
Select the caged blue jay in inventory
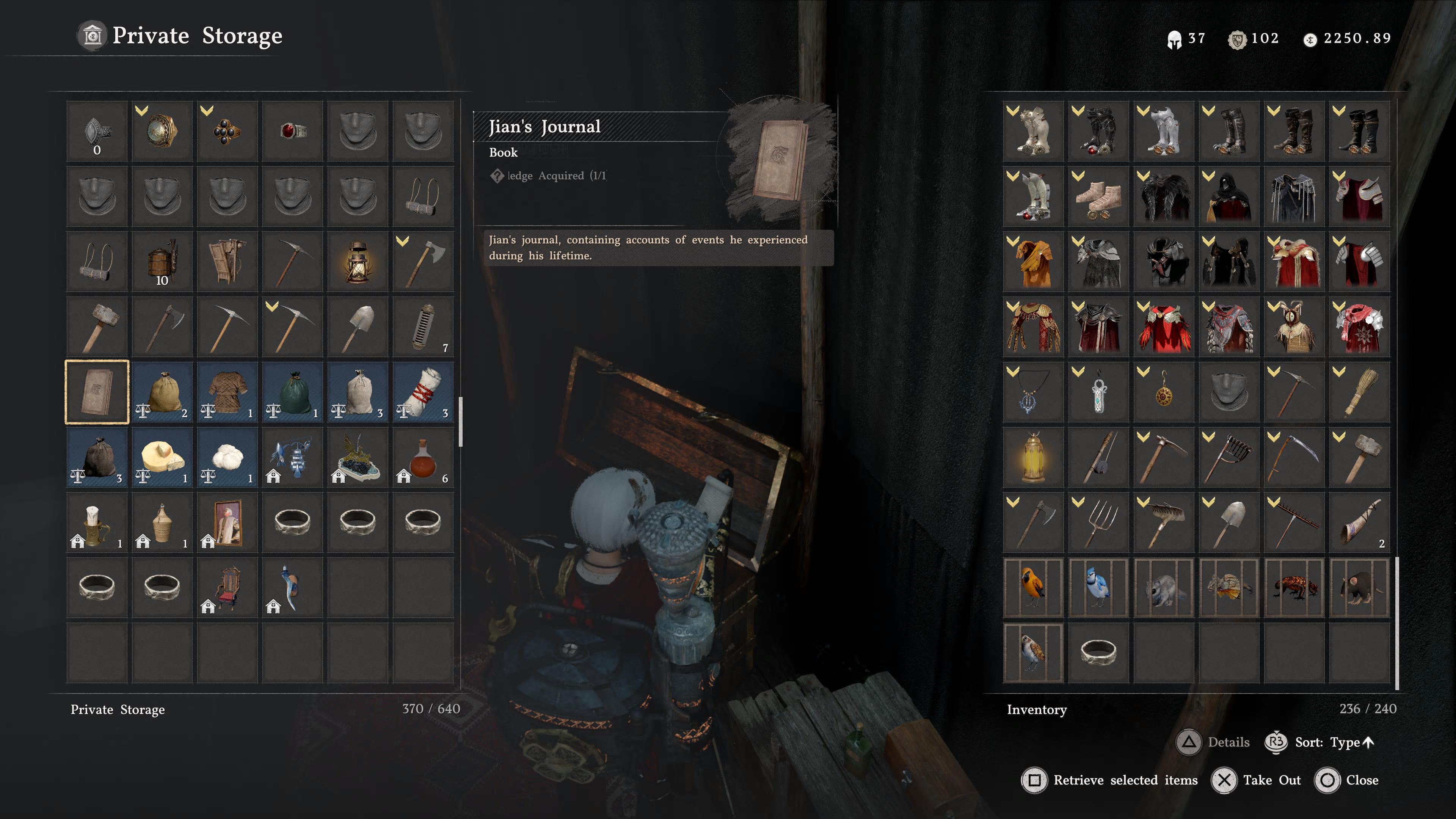coord(1098,587)
